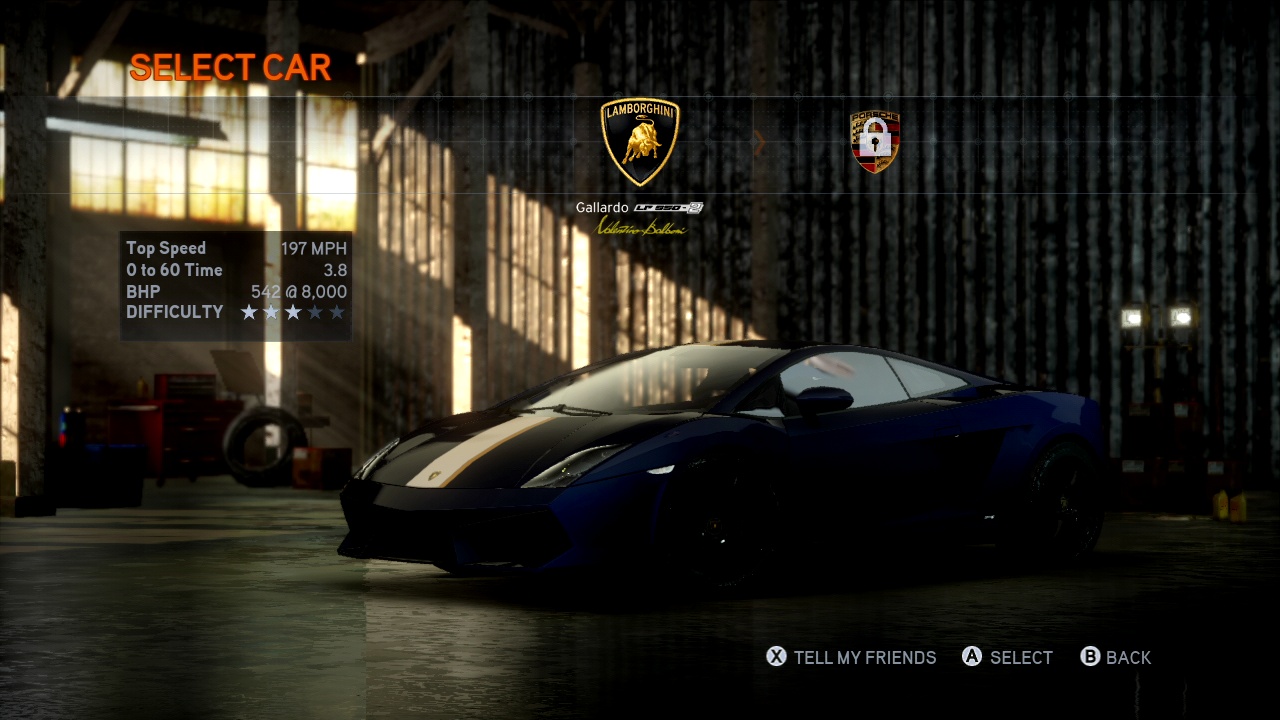Click the arrow between the car emblems
1280x720 pixels.
tap(759, 143)
